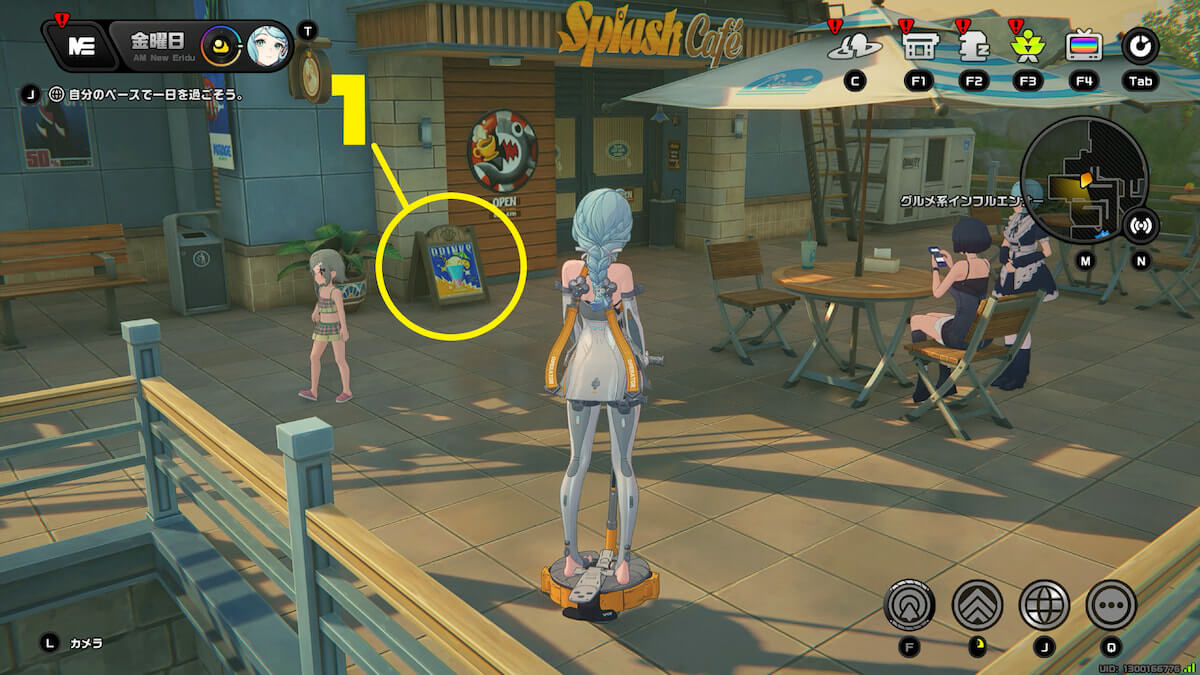Click the globe icon button

[1044, 604]
